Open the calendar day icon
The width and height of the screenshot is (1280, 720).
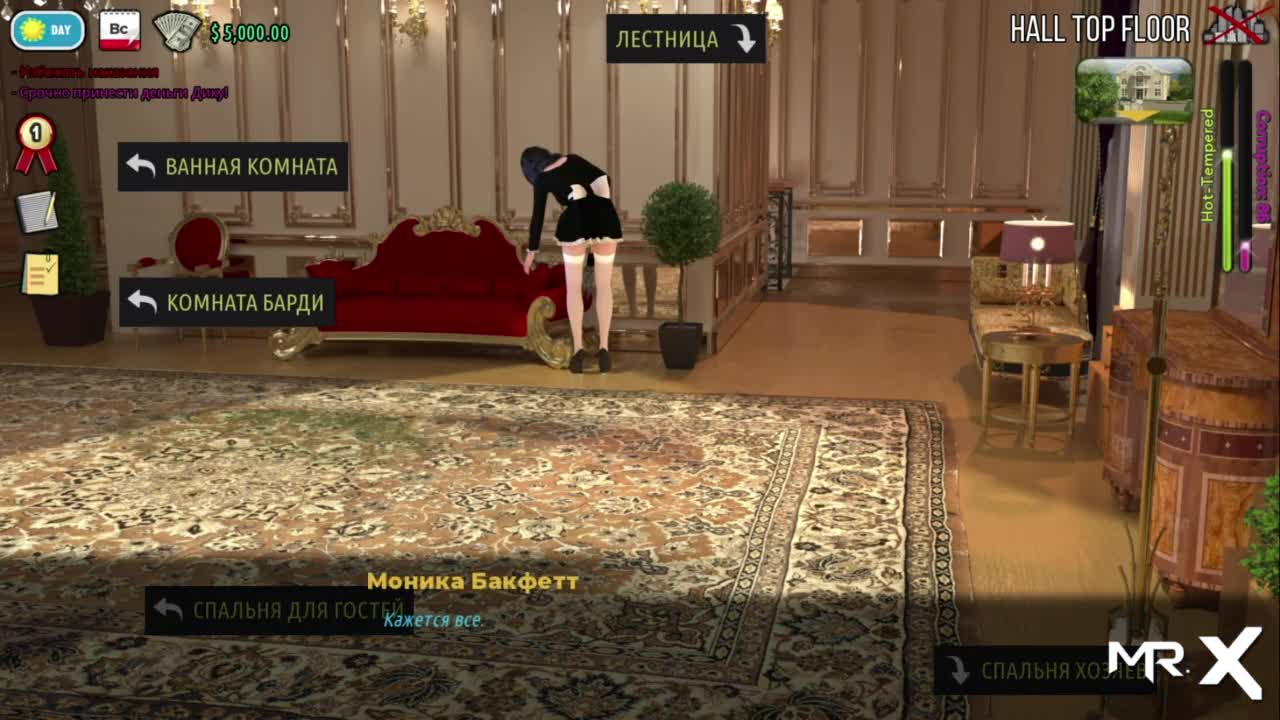point(119,30)
